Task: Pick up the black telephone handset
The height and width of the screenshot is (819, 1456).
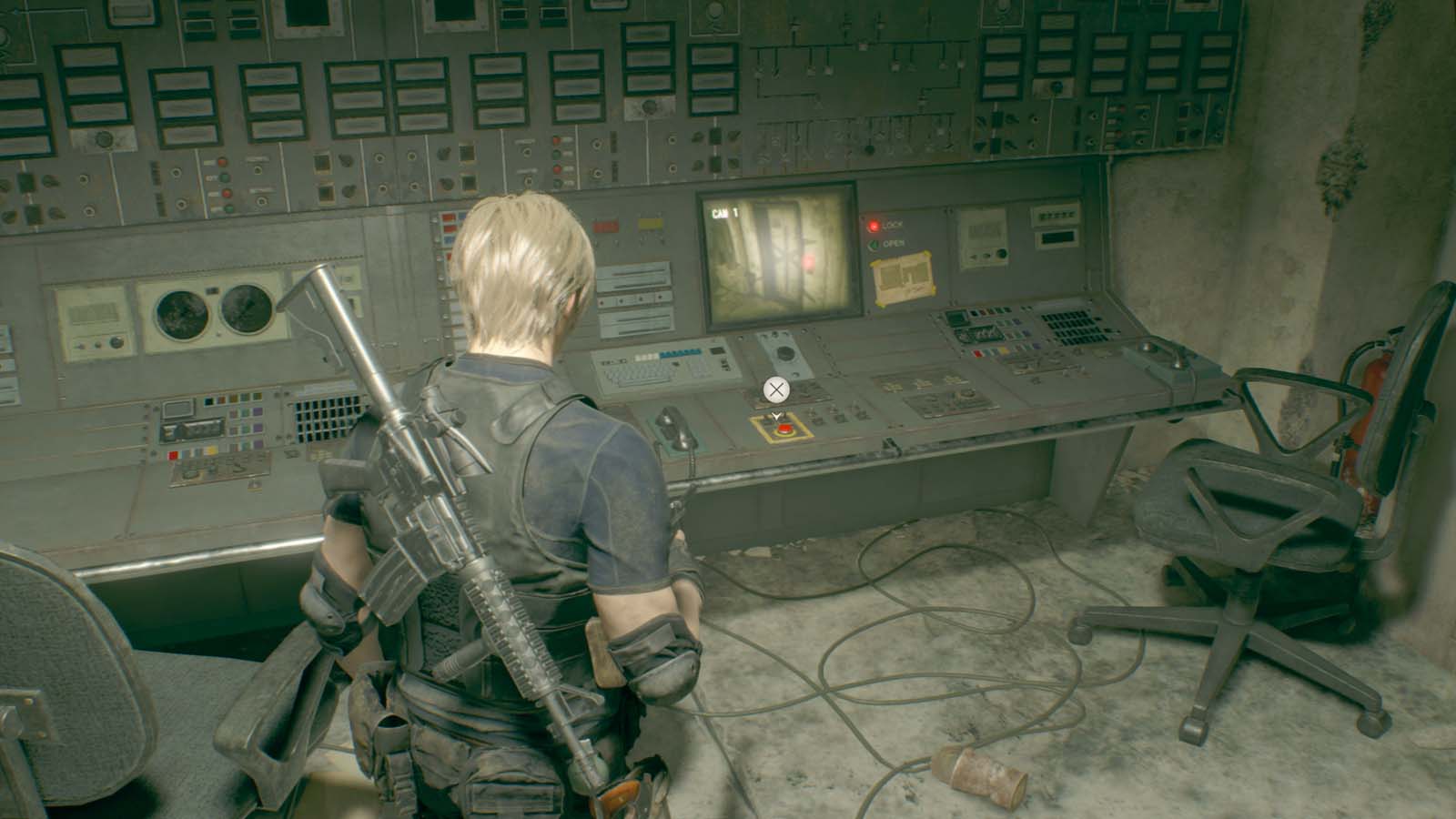Action: coord(673,428)
